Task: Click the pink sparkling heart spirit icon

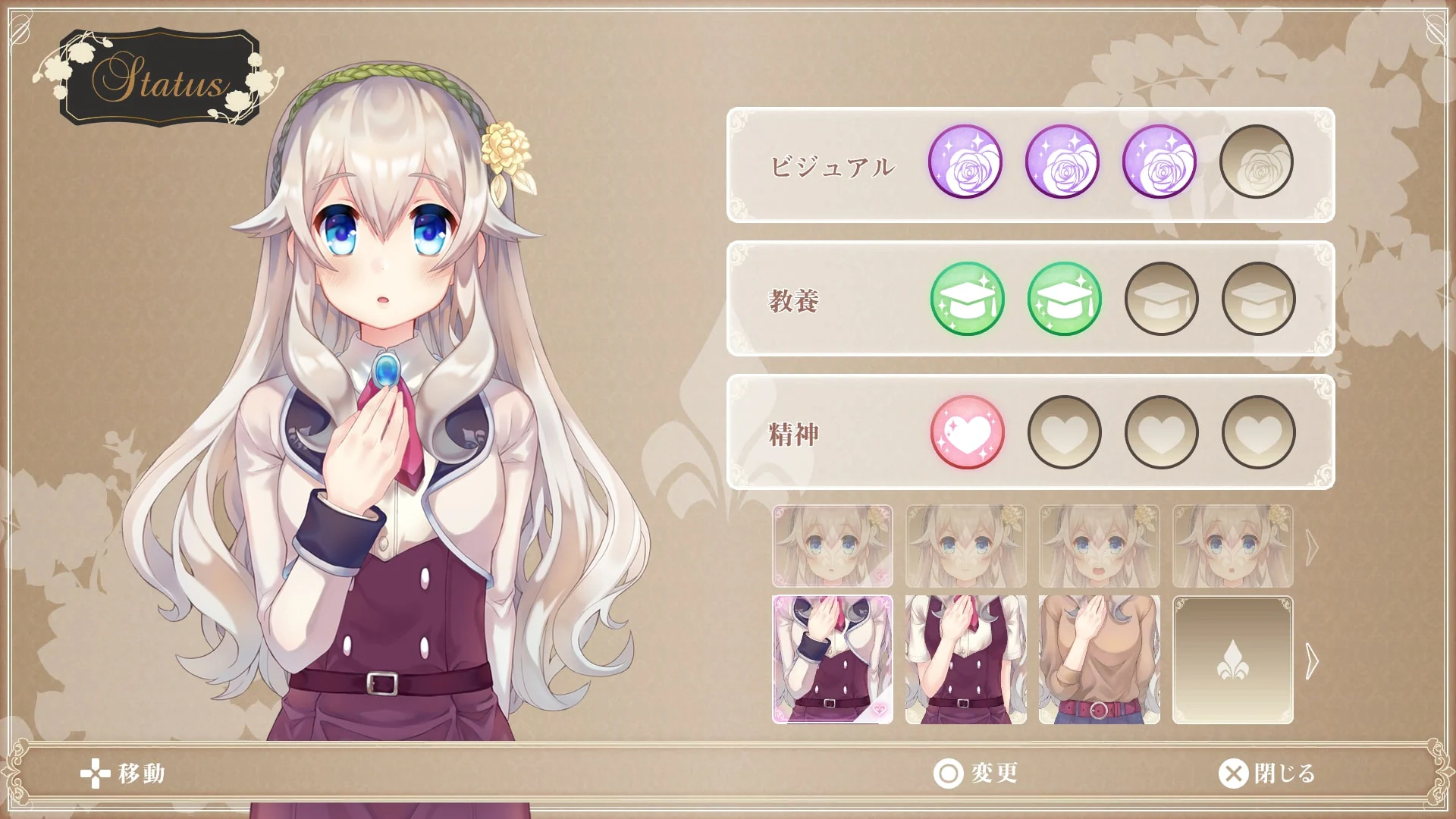Action: (967, 431)
